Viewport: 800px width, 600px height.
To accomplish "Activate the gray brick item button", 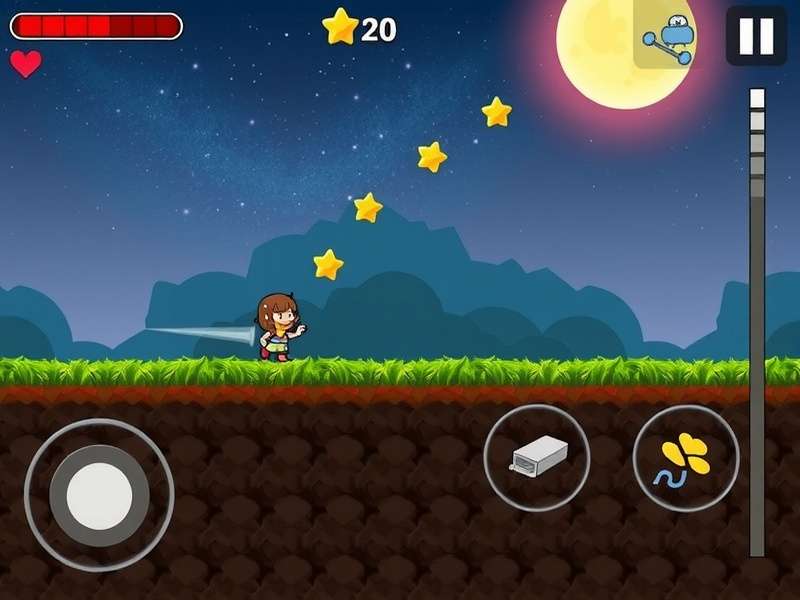I will pyautogui.click(x=537, y=458).
